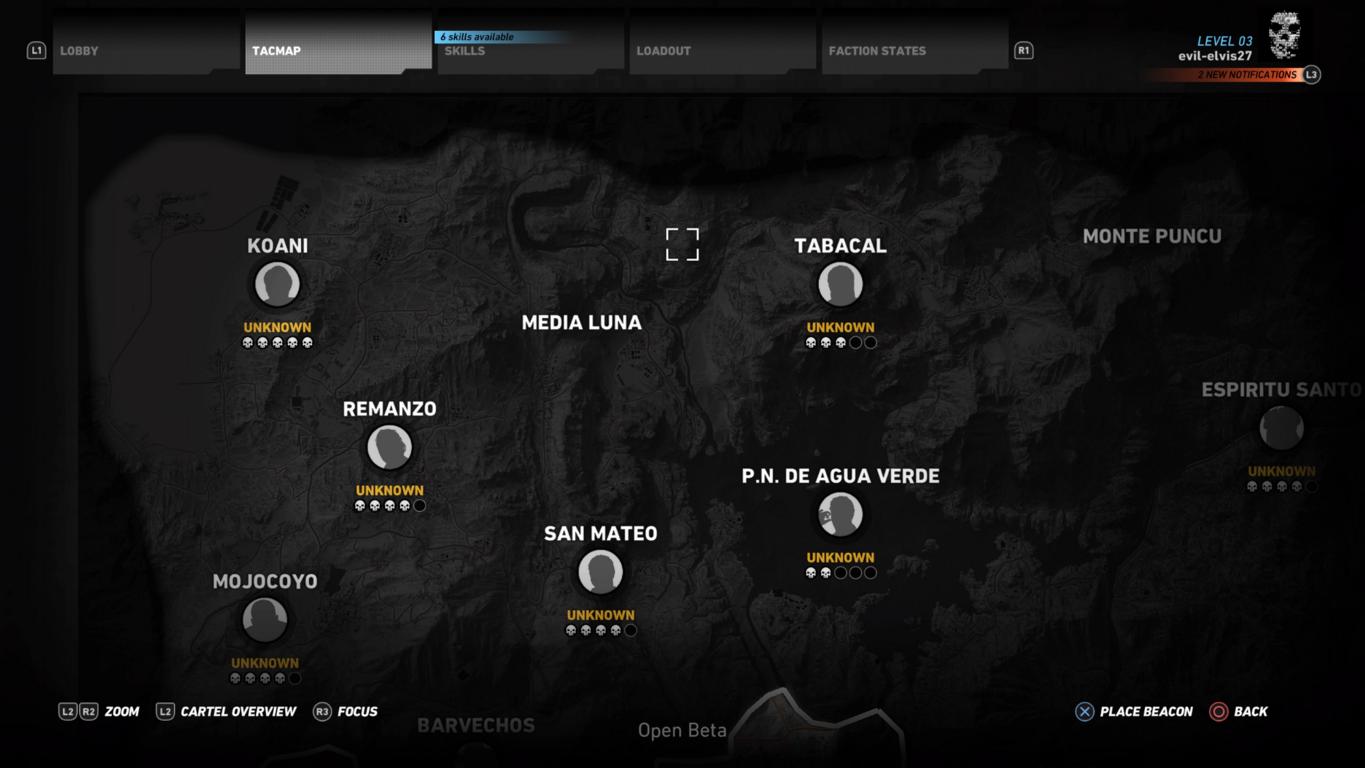Select the P.N. de Agua Verde portrait
This screenshot has height=768, width=1365.
840,515
